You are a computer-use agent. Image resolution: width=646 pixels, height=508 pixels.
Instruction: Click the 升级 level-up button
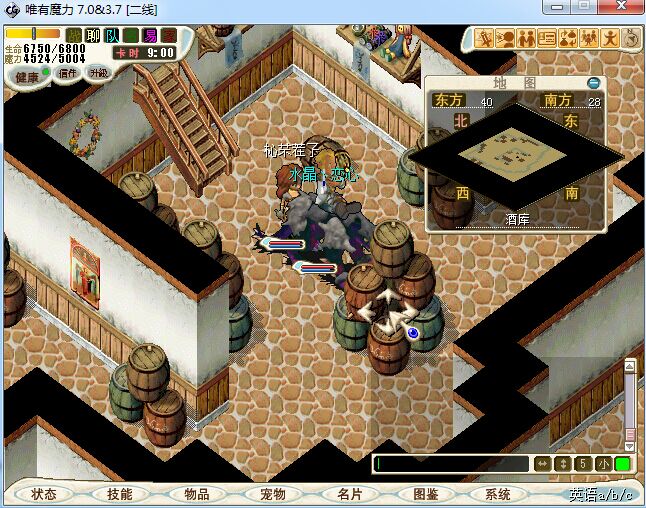[98, 73]
